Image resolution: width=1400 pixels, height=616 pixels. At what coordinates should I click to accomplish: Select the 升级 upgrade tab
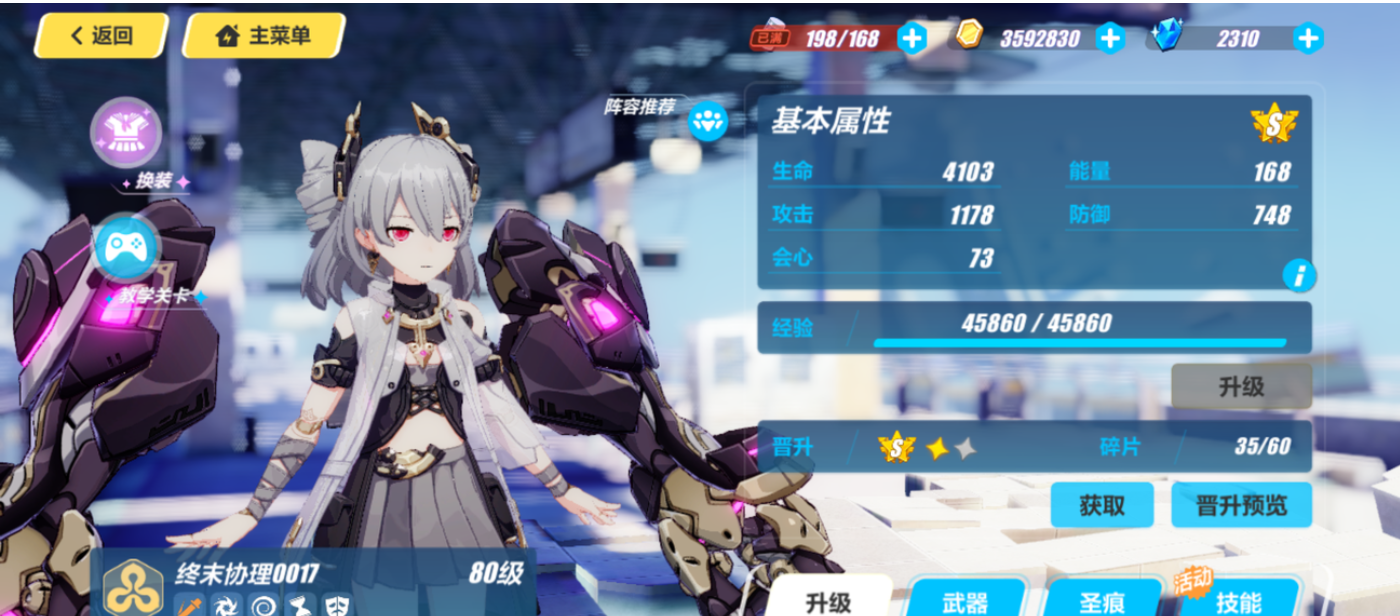[x=829, y=601]
